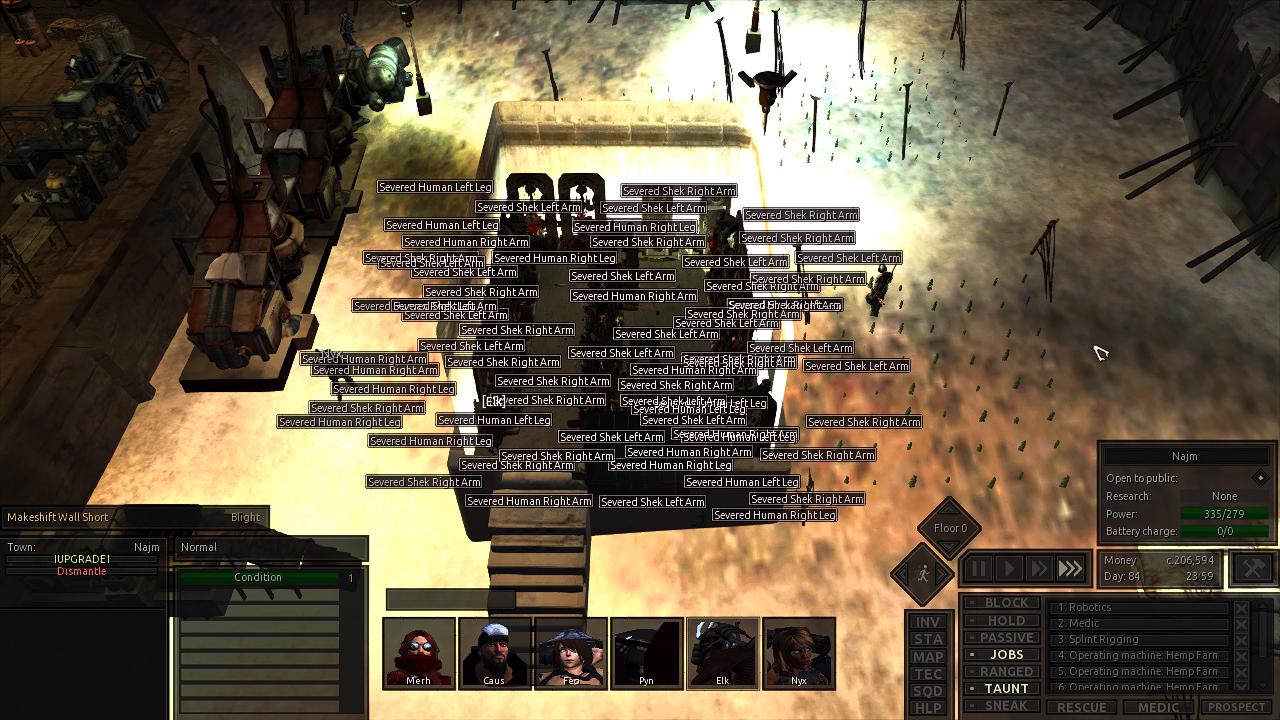
Task: Toggle 'Open to public' for Najm outpost
Action: pos(1263,478)
